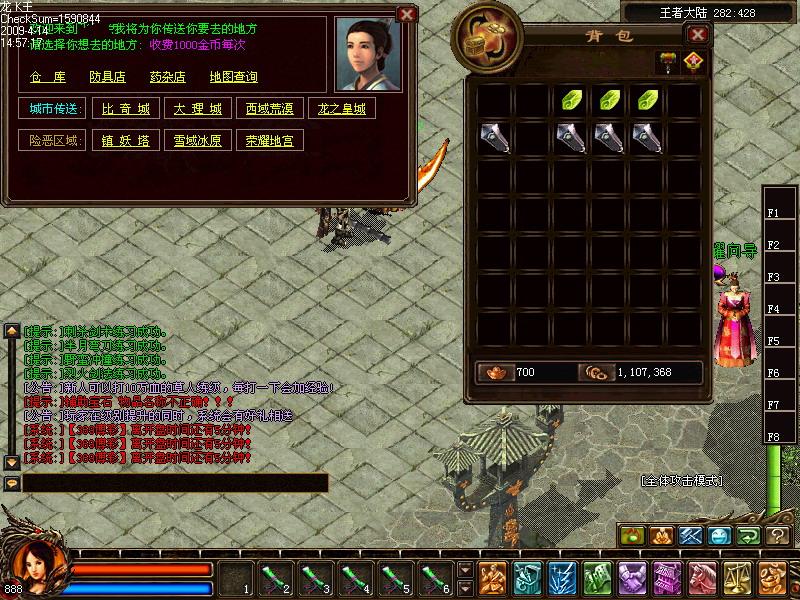
Task: Open the warehouse (仓库) link
Action: [48, 77]
